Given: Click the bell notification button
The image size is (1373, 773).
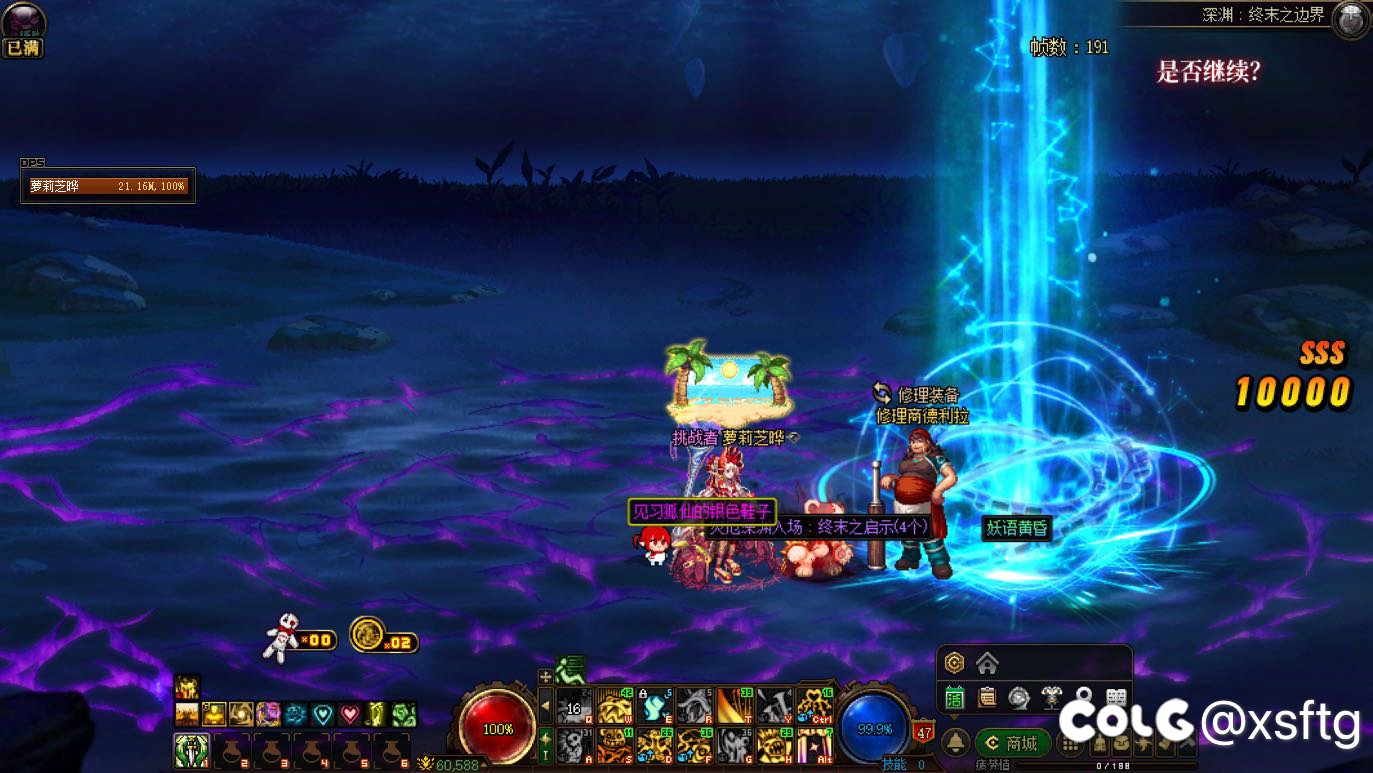Looking at the screenshot, I should click(955, 743).
